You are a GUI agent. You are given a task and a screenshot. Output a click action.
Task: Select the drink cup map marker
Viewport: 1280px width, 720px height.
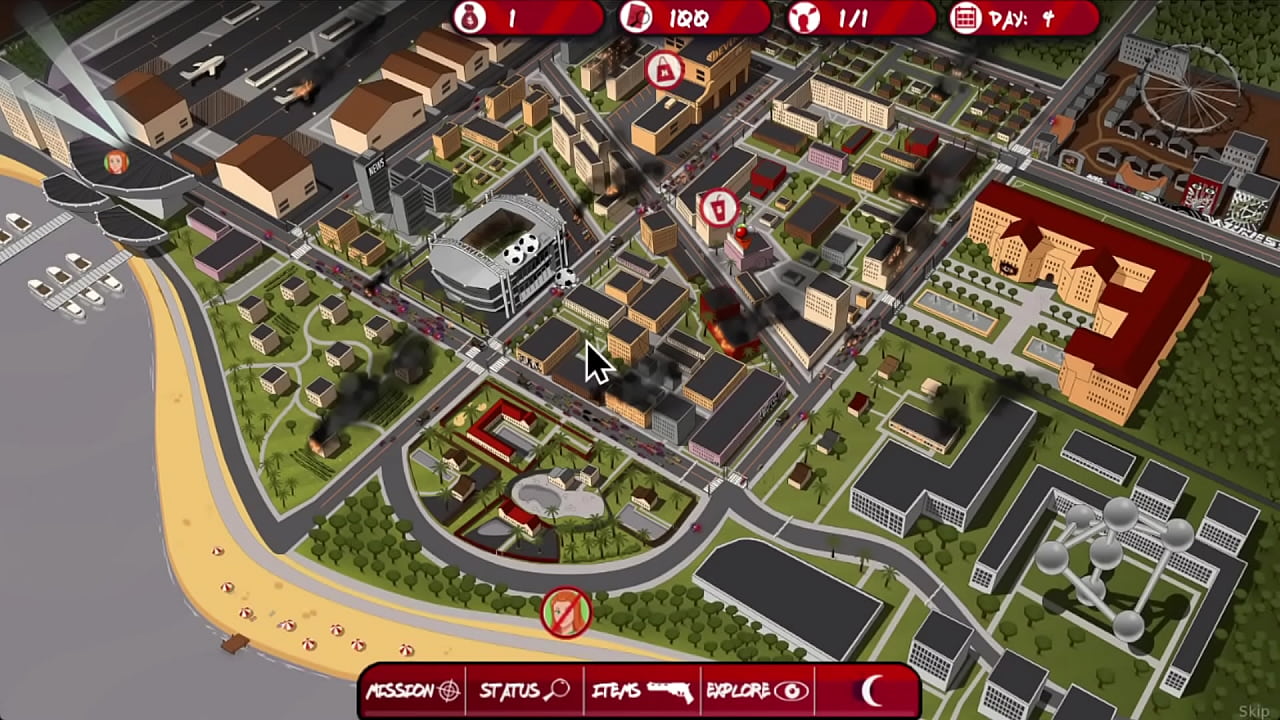(x=717, y=208)
